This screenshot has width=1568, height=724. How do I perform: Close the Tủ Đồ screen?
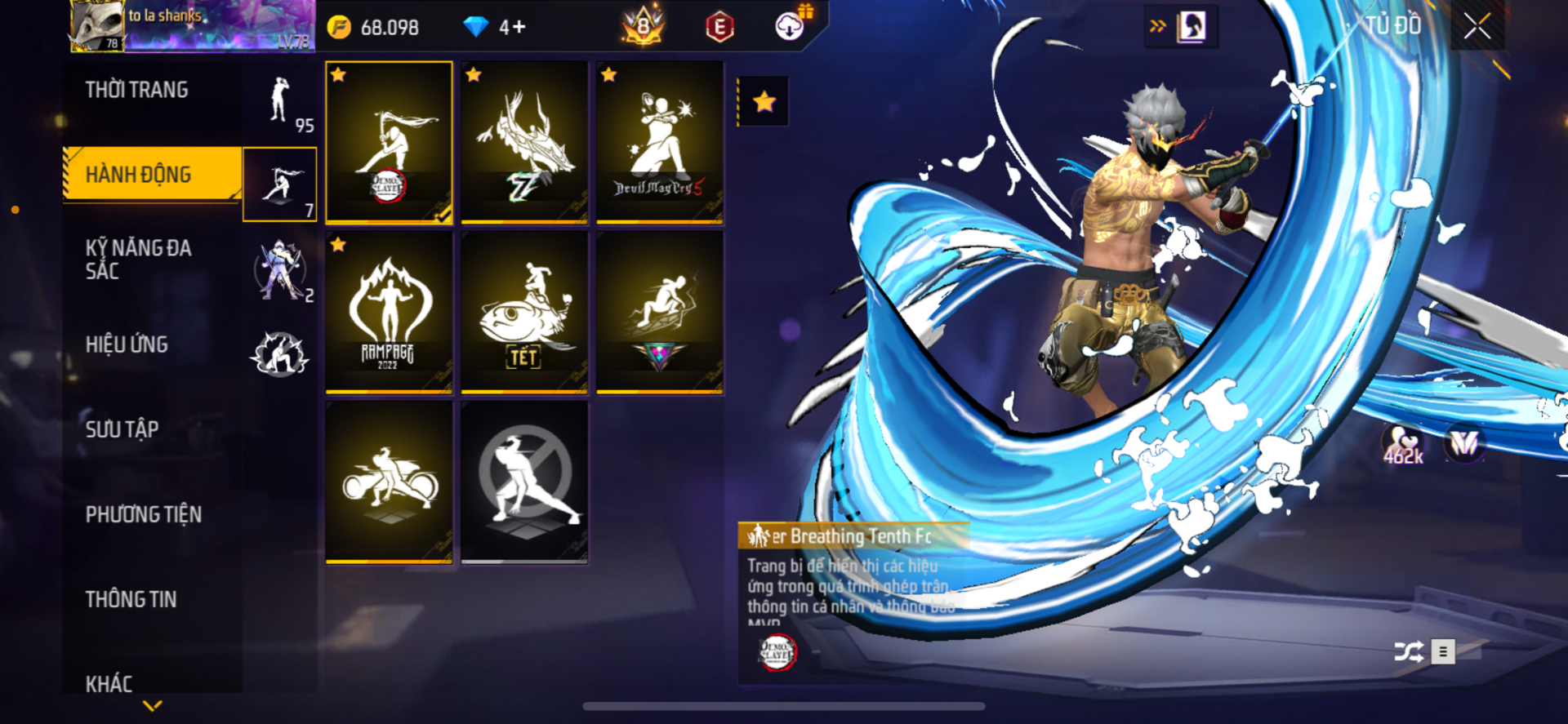pyautogui.click(x=1477, y=26)
